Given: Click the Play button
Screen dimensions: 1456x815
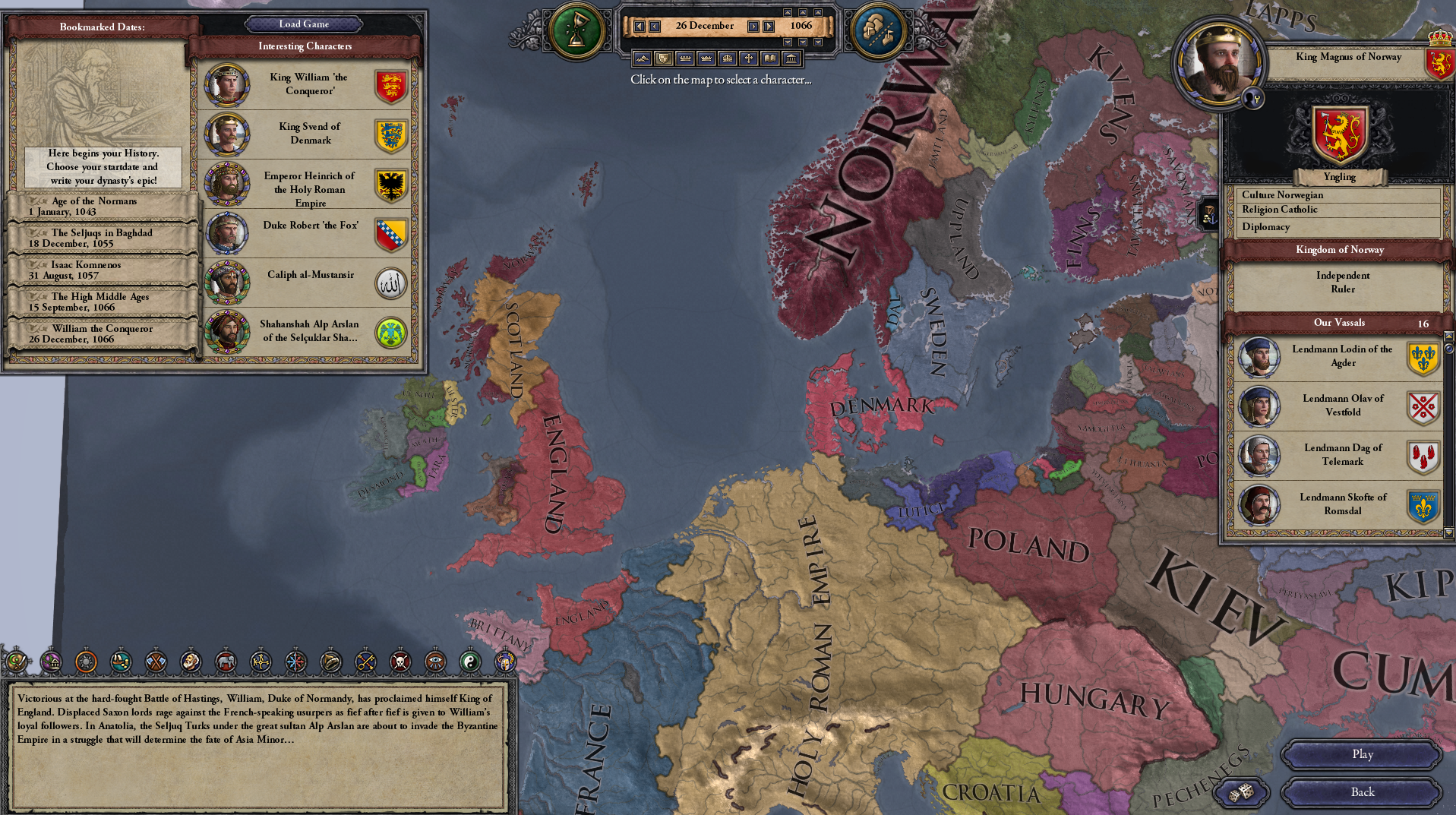Looking at the screenshot, I should tap(1360, 754).
